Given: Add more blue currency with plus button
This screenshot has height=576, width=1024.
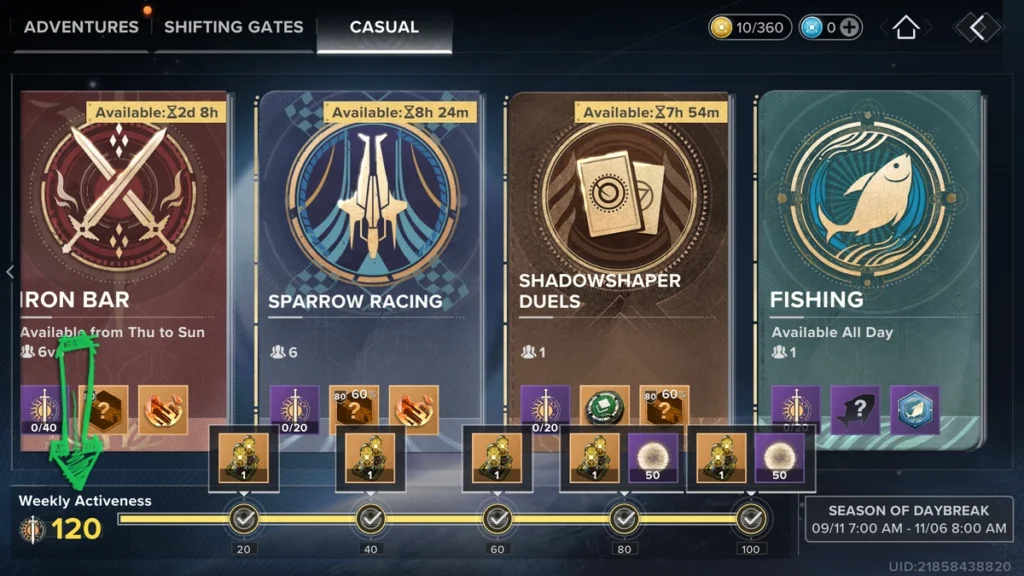Looking at the screenshot, I should tap(849, 28).
